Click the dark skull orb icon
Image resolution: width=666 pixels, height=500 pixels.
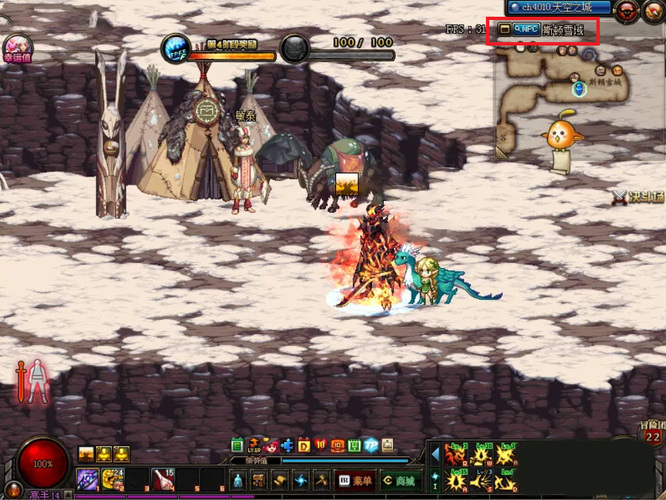click(294, 47)
